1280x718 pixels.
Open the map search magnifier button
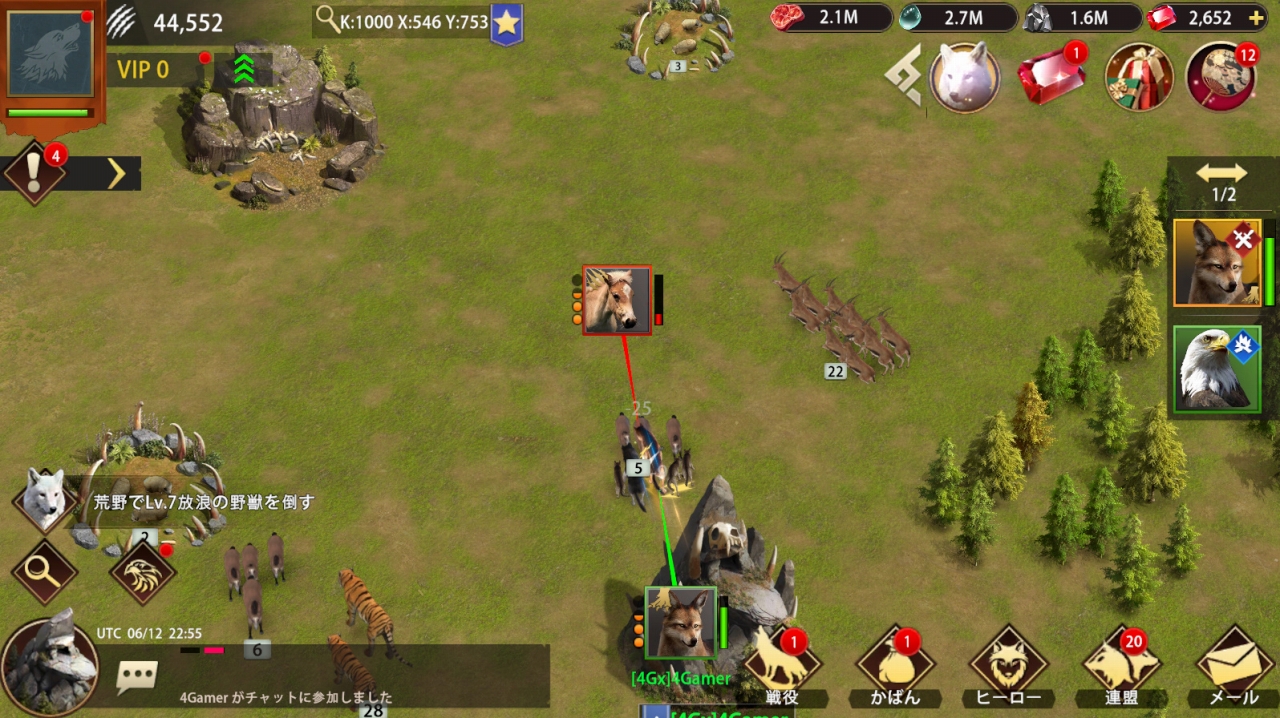43,571
